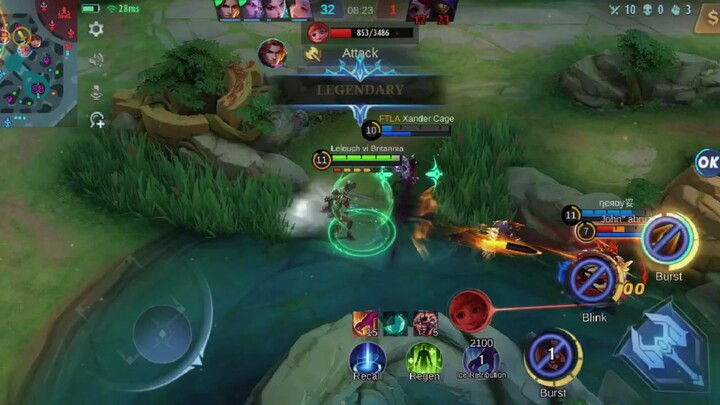Toggle the speaker sound icon

(x=96, y=60)
